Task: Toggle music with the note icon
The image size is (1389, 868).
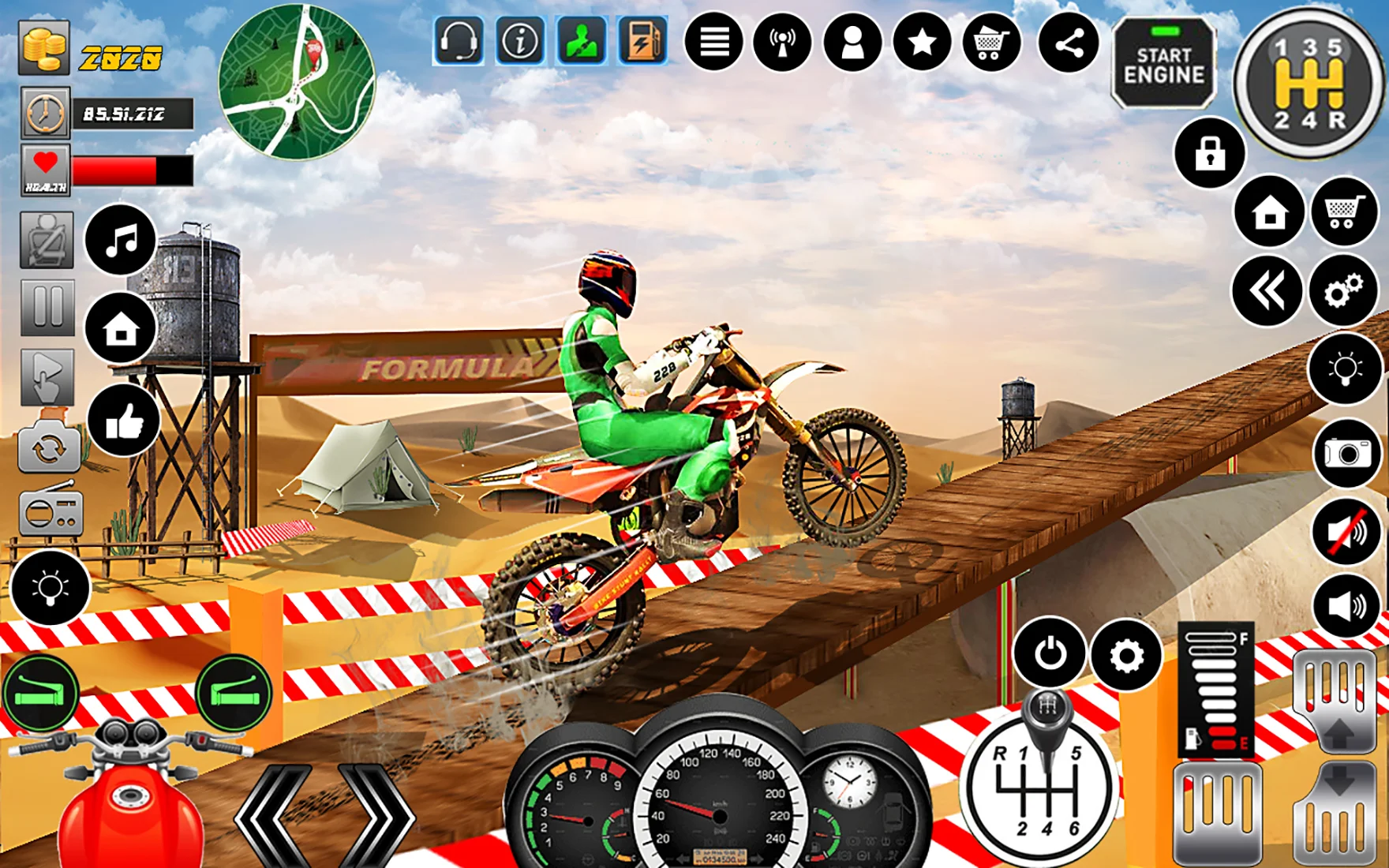Action: click(121, 240)
